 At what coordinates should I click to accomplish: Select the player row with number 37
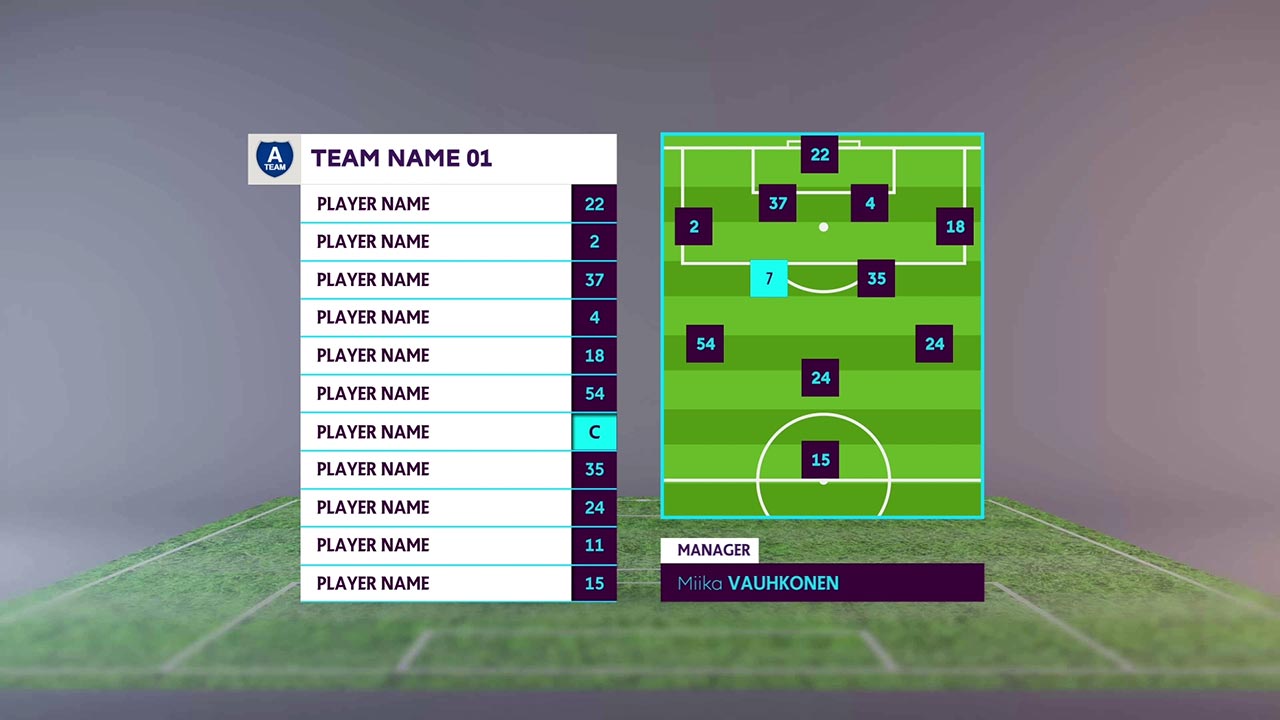click(x=458, y=280)
